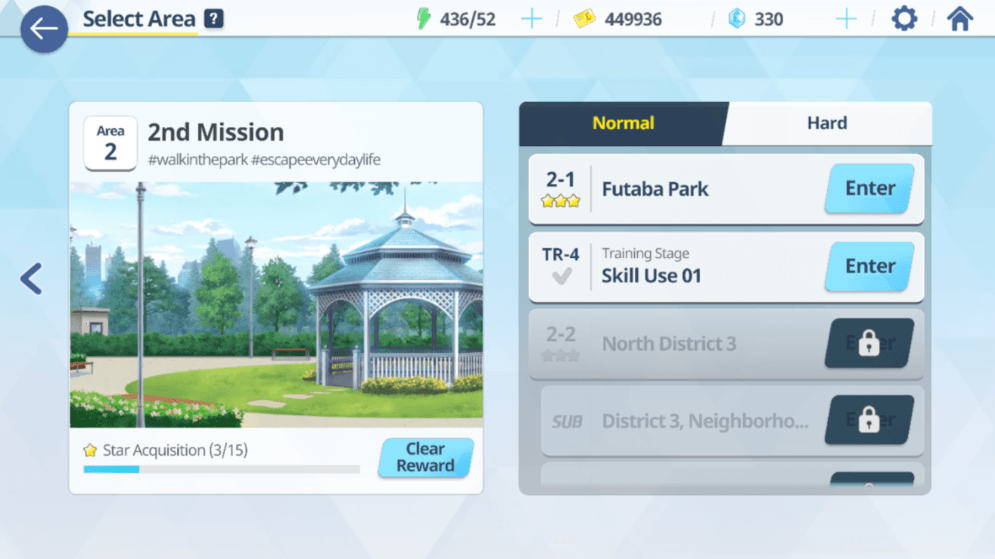Open the Select Area help icon

(x=214, y=19)
